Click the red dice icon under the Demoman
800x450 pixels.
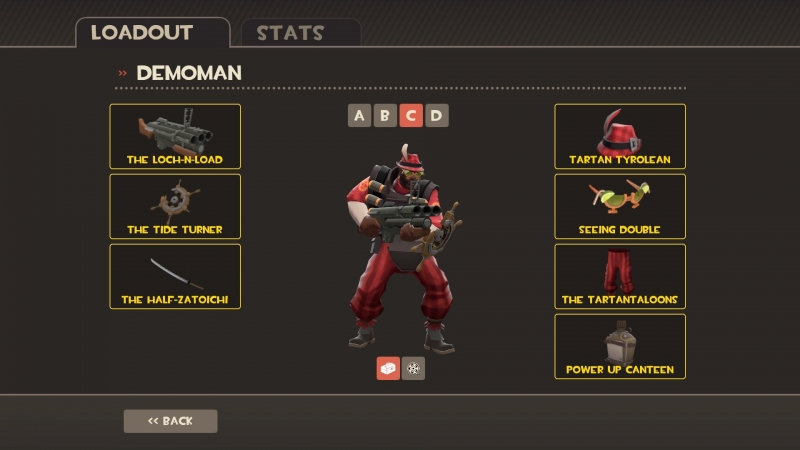pos(388,368)
